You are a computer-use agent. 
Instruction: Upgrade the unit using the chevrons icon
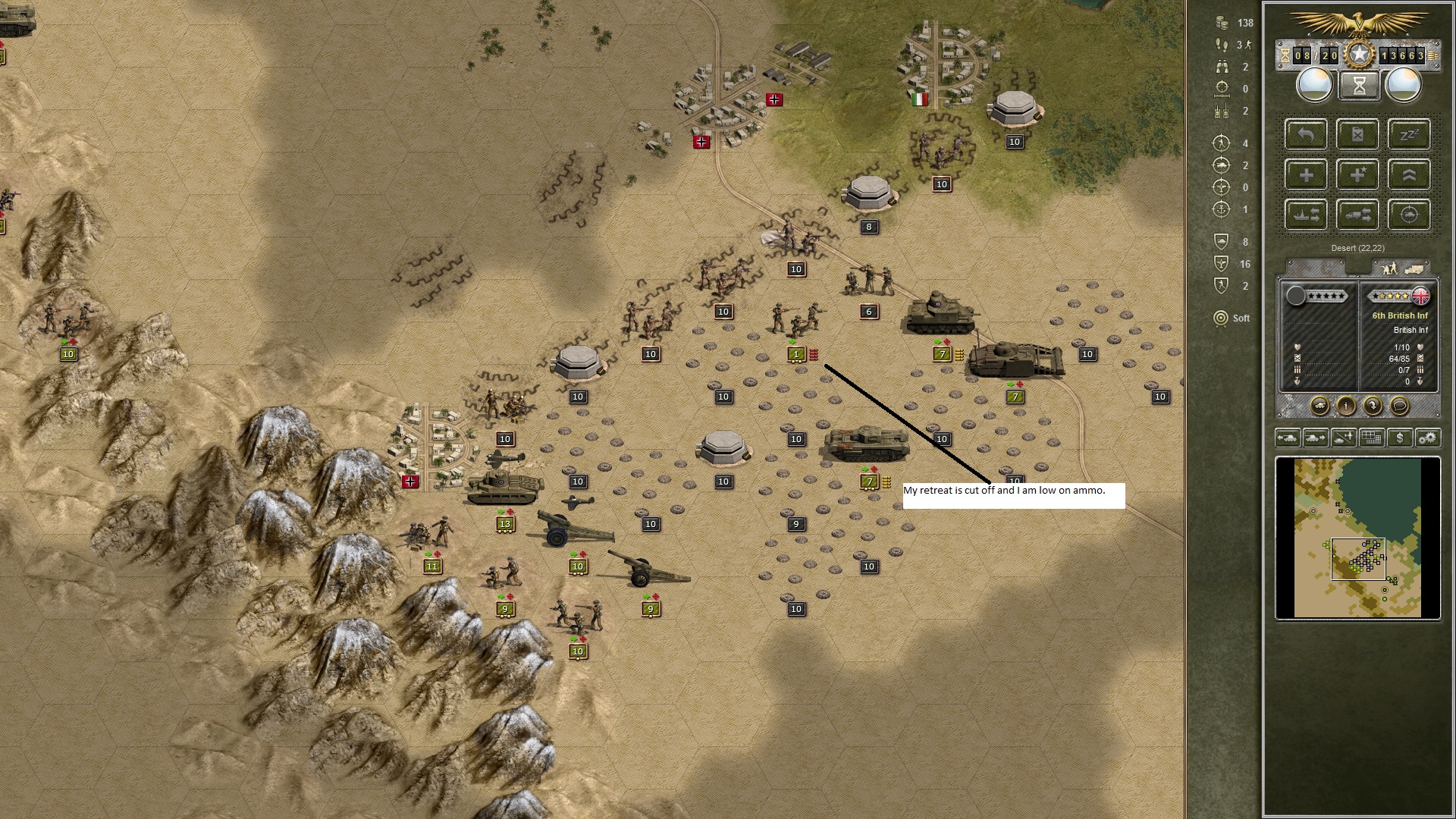[x=1409, y=174]
